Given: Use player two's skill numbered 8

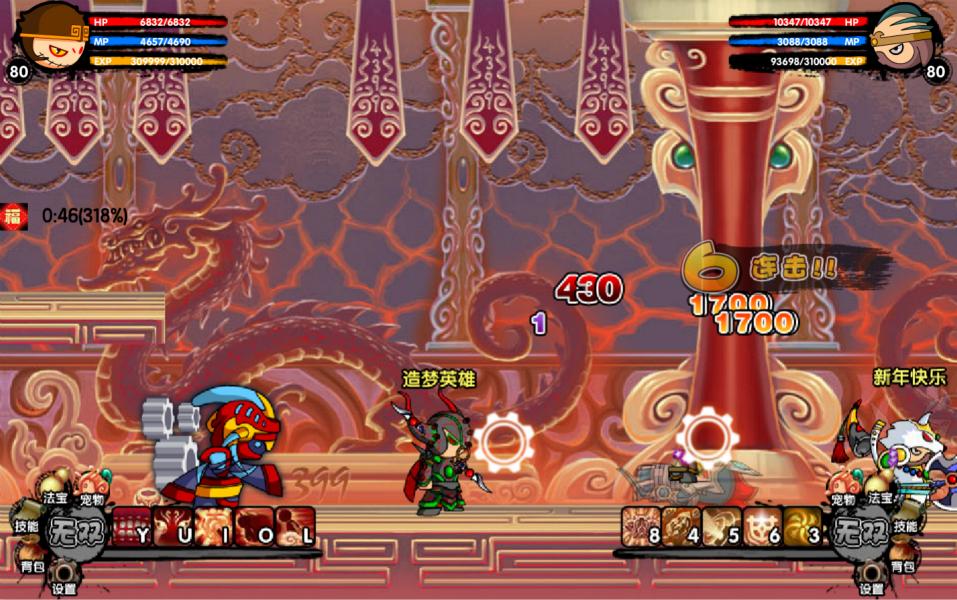Looking at the screenshot, I should tap(642, 527).
